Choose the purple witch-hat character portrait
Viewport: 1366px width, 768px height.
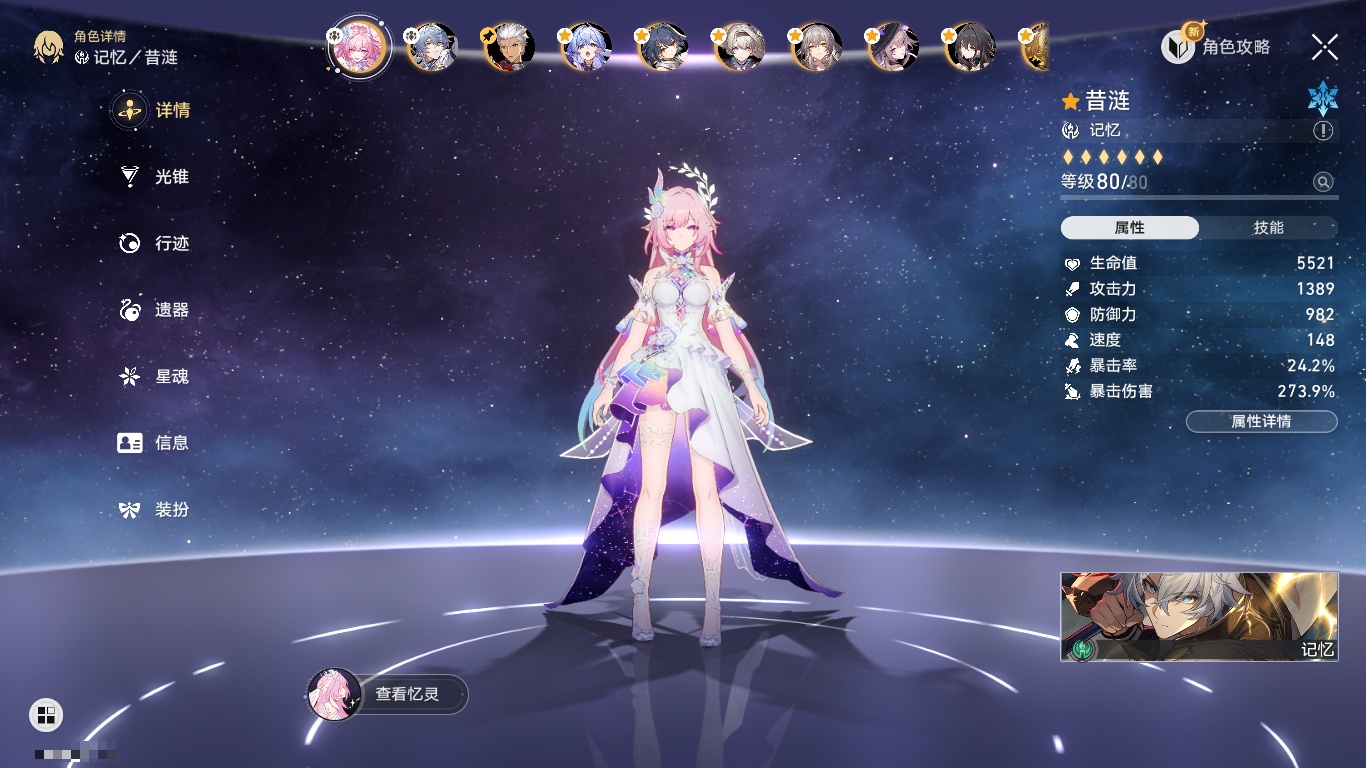click(x=892, y=47)
